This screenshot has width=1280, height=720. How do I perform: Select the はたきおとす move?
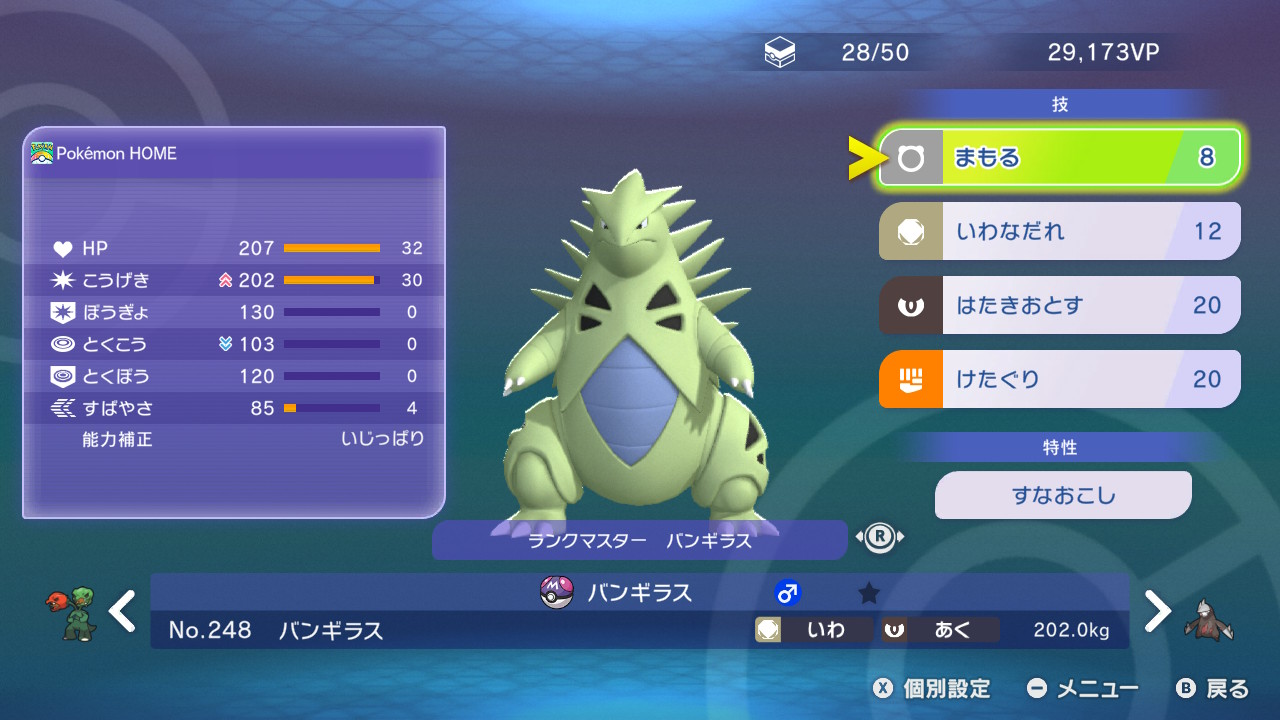click(x=1059, y=305)
